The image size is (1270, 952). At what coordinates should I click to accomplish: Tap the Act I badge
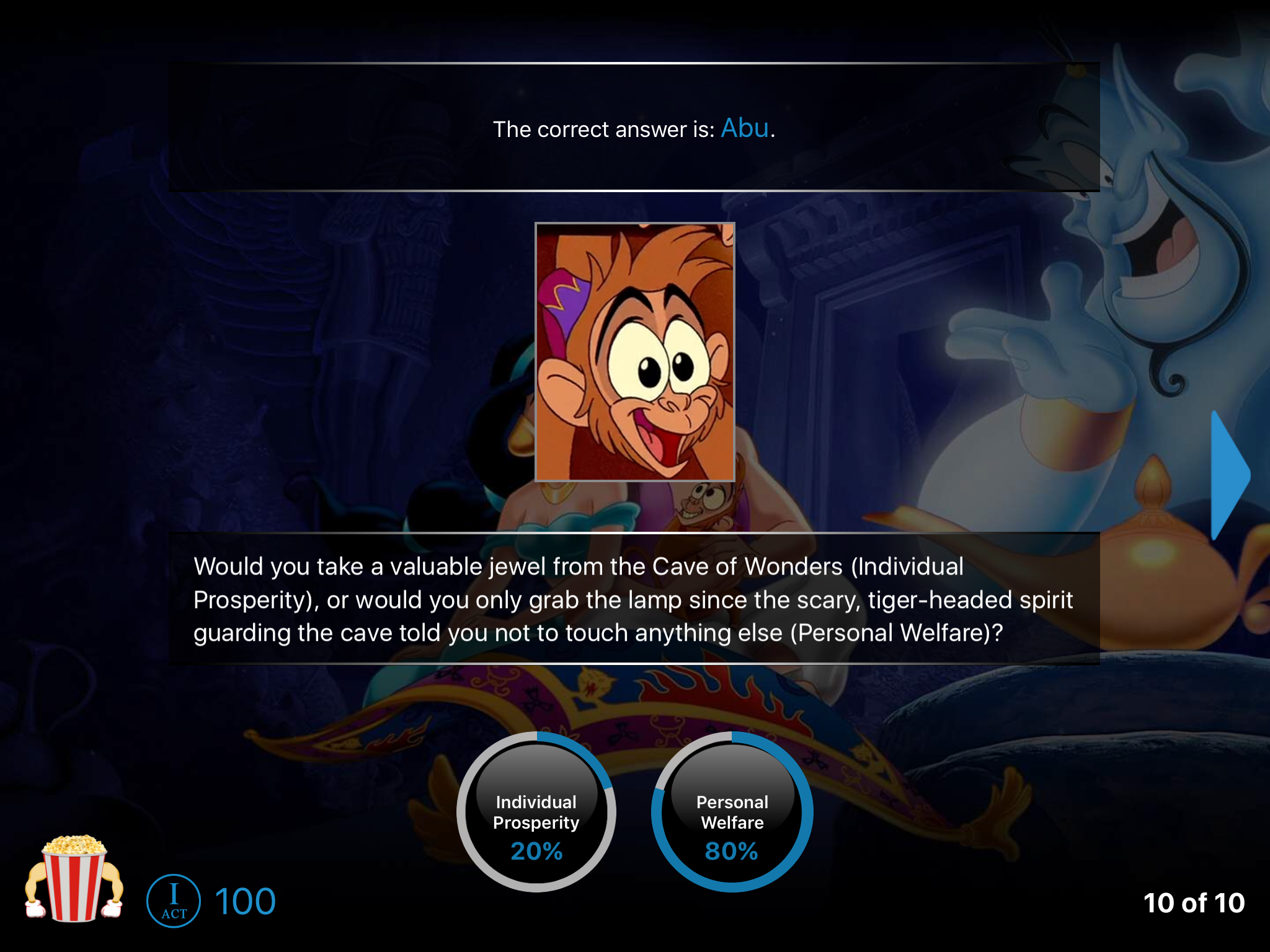tap(174, 901)
